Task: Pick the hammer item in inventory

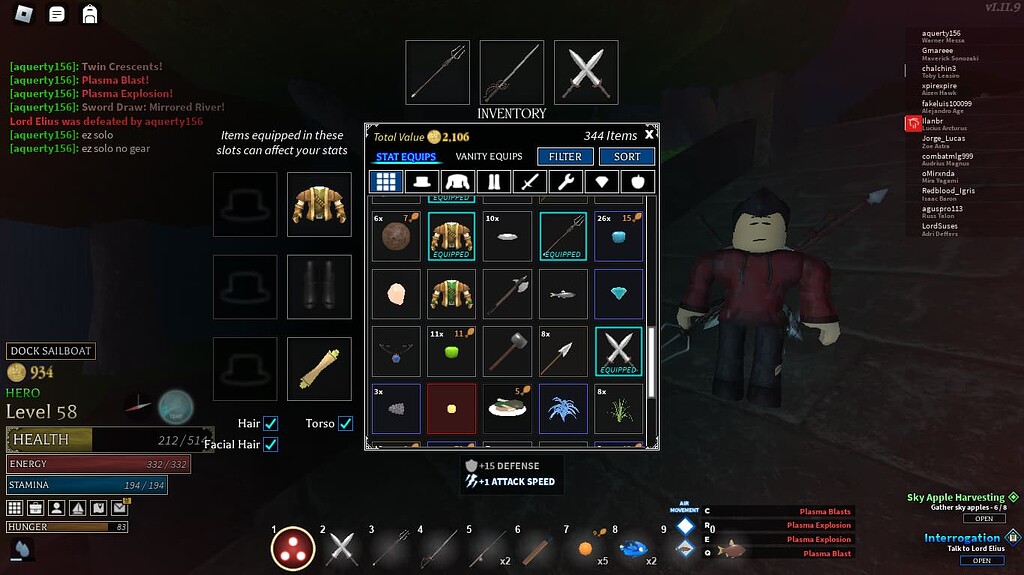Action: click(x=507, y=351)
